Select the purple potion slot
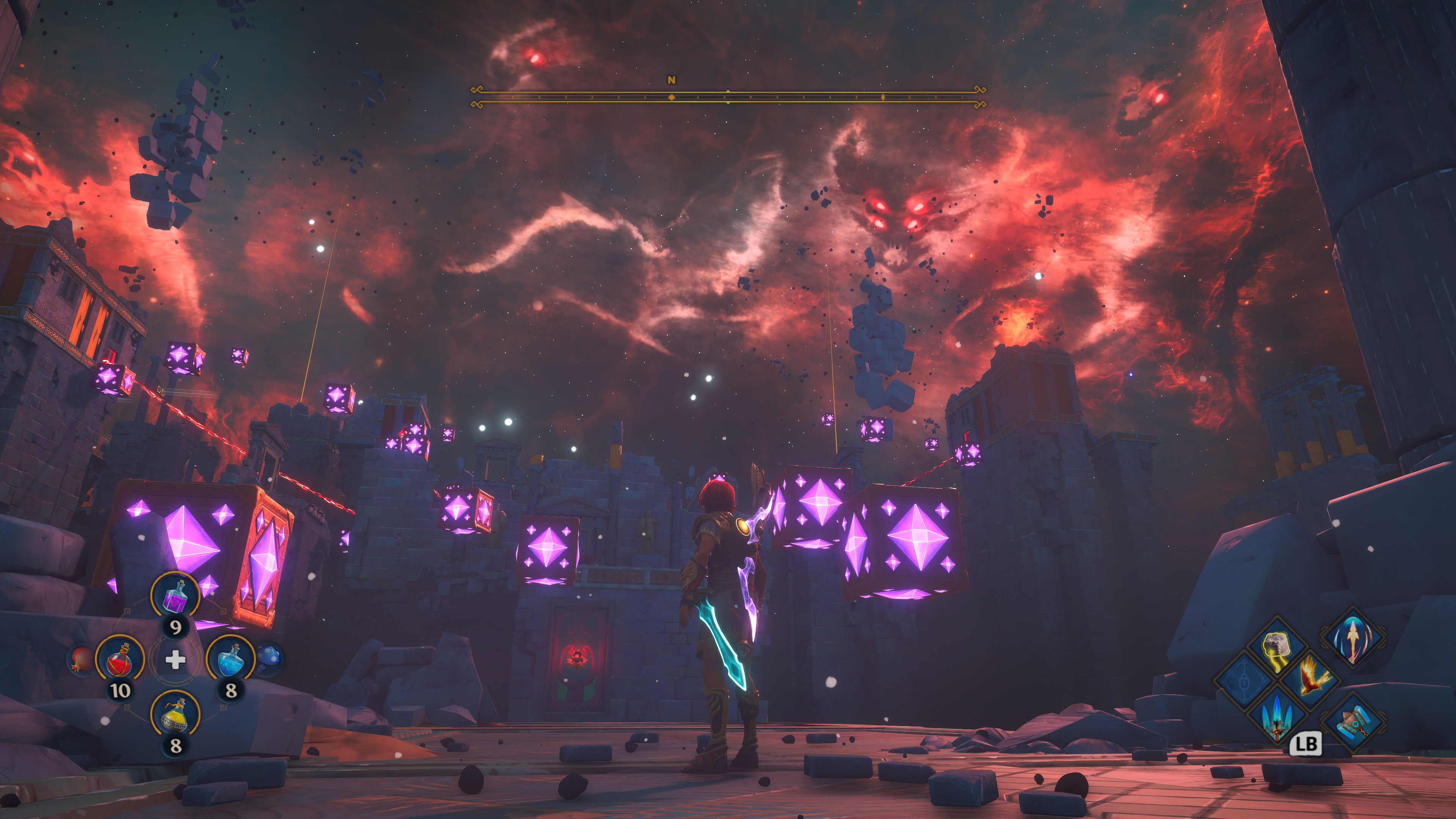The image size is (1456, 819). click(175, 596)
